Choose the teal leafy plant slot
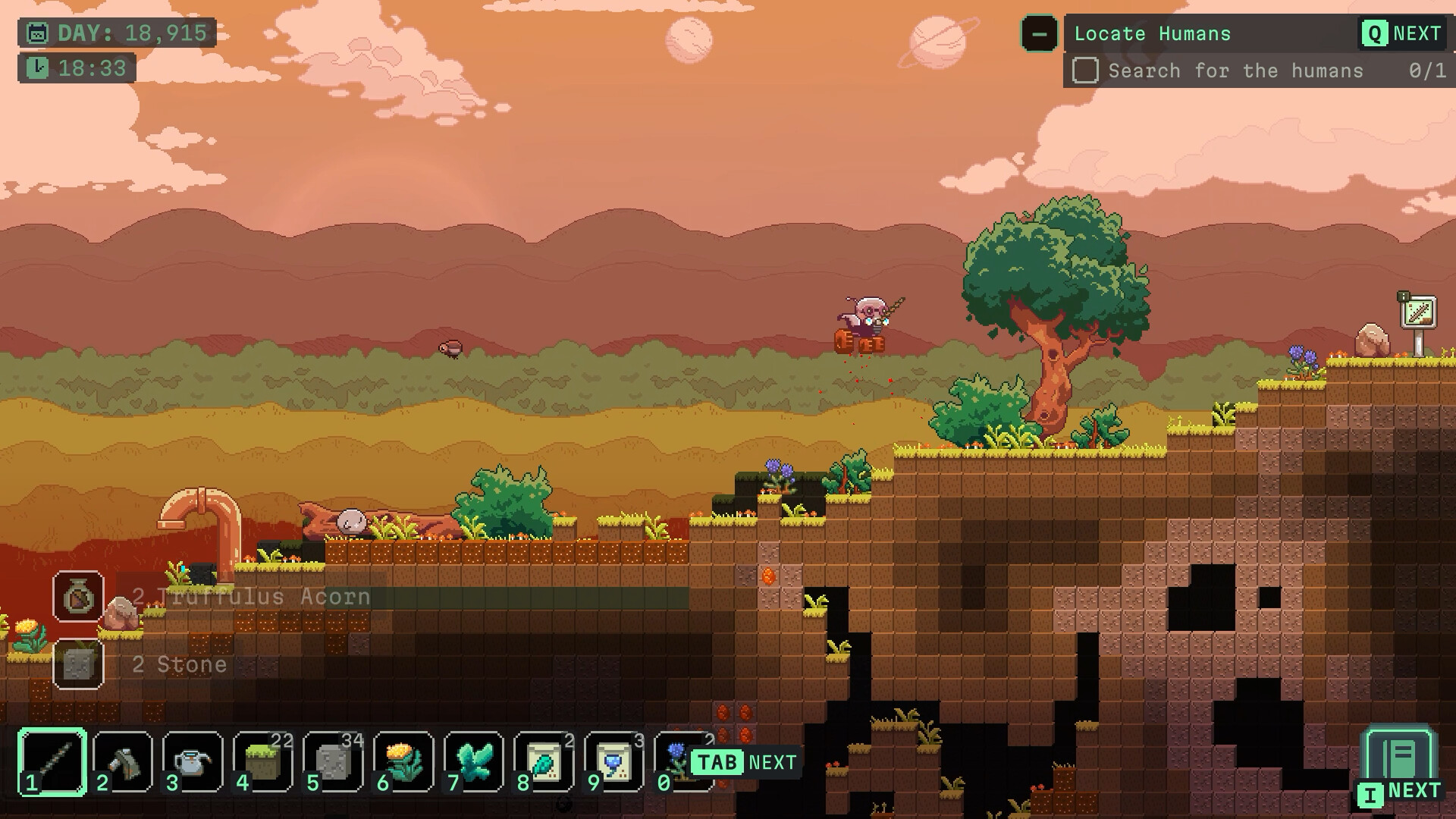Image resolution: width=1456 pixels, height=819 pixels. pyautogui.click(x=473, y=761)
